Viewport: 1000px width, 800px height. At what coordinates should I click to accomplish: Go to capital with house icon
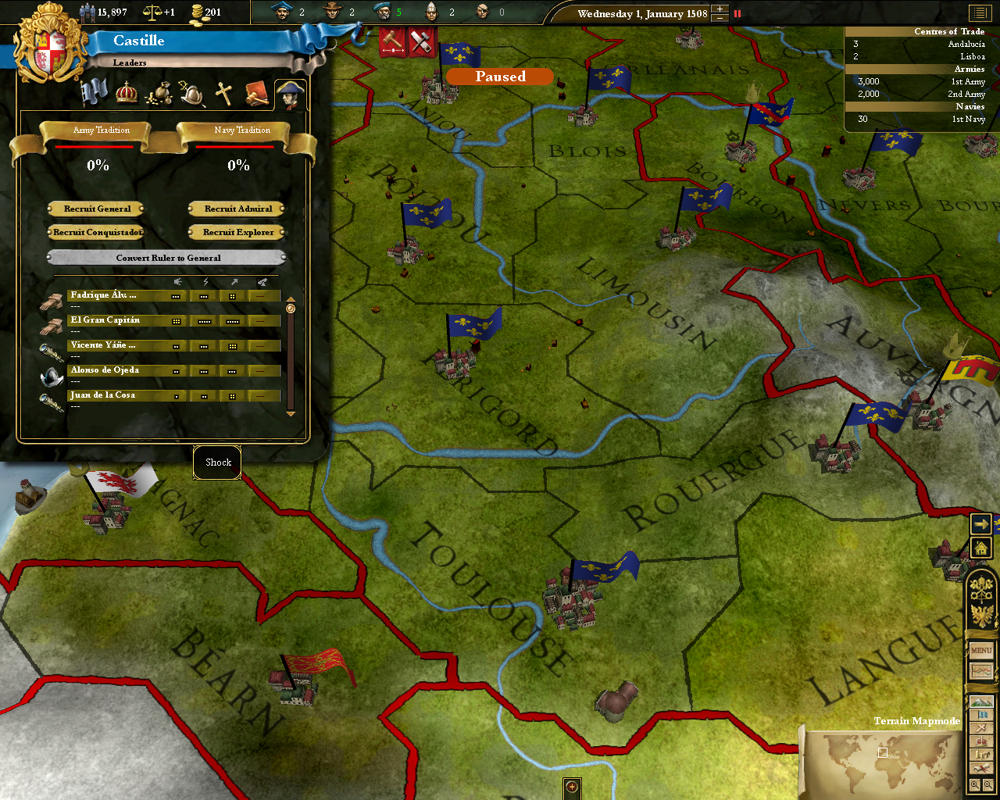pyautogui.click(x=980, y=547)
